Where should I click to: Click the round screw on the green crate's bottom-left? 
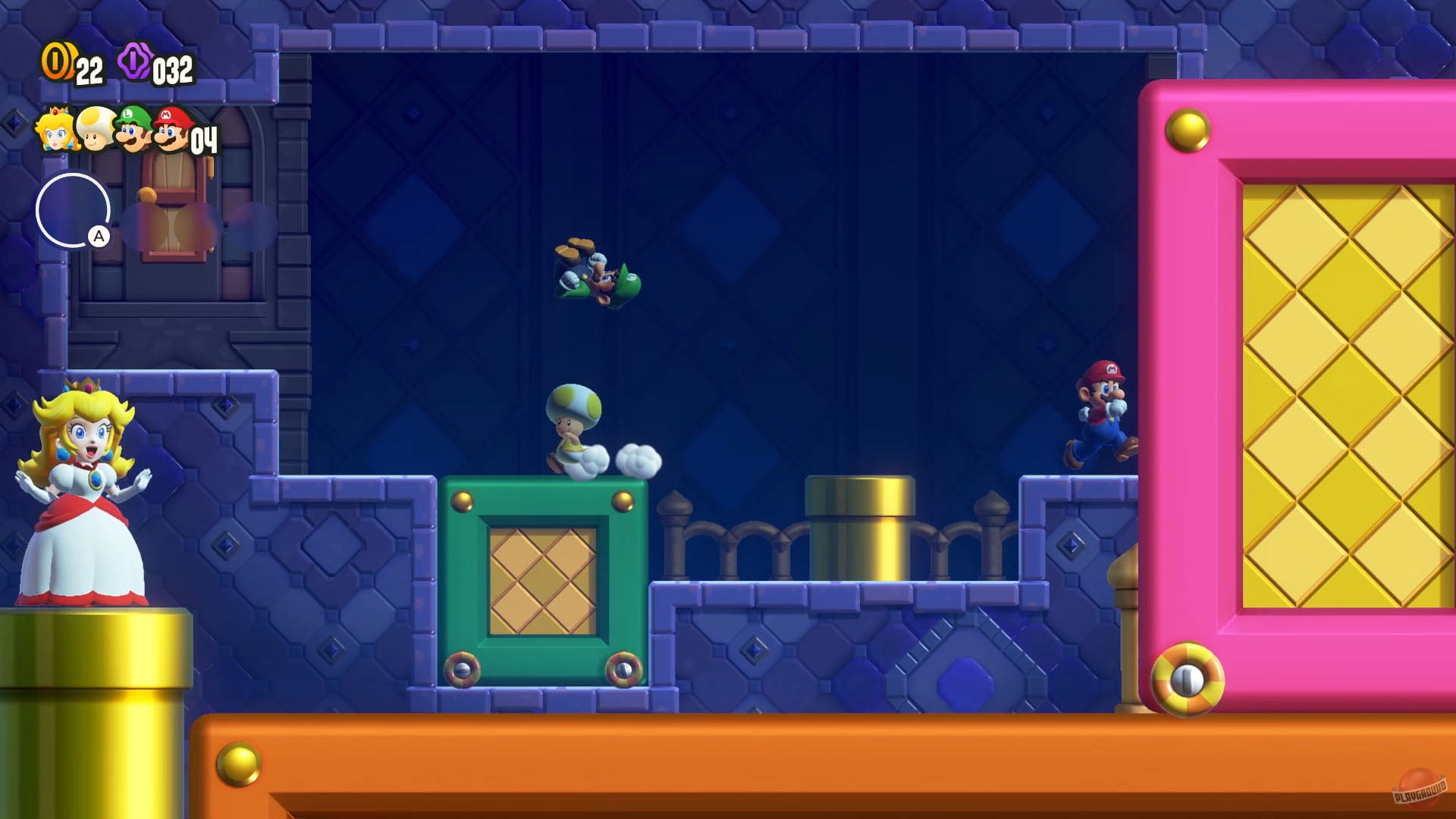(463, 671)
